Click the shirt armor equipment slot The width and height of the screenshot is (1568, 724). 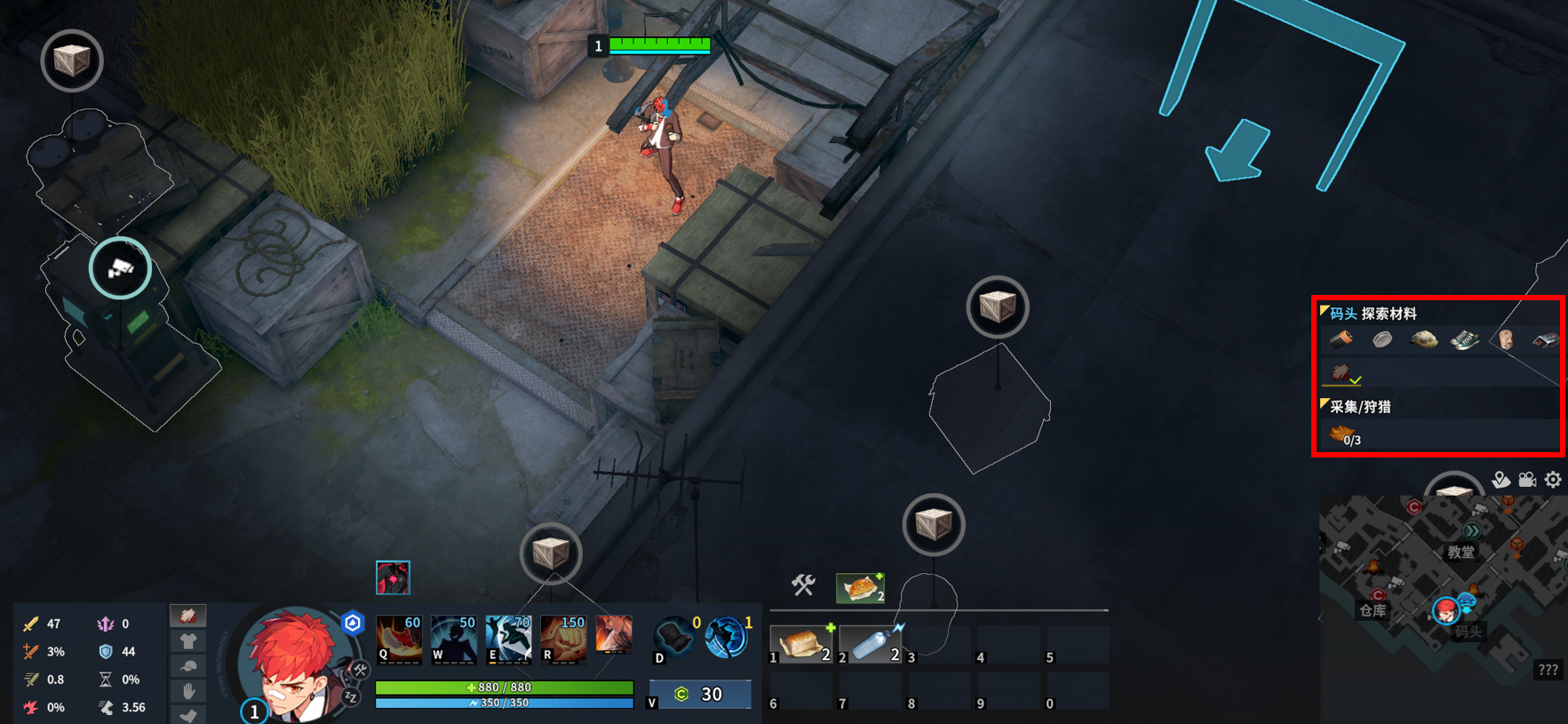[x=187, y=640]
